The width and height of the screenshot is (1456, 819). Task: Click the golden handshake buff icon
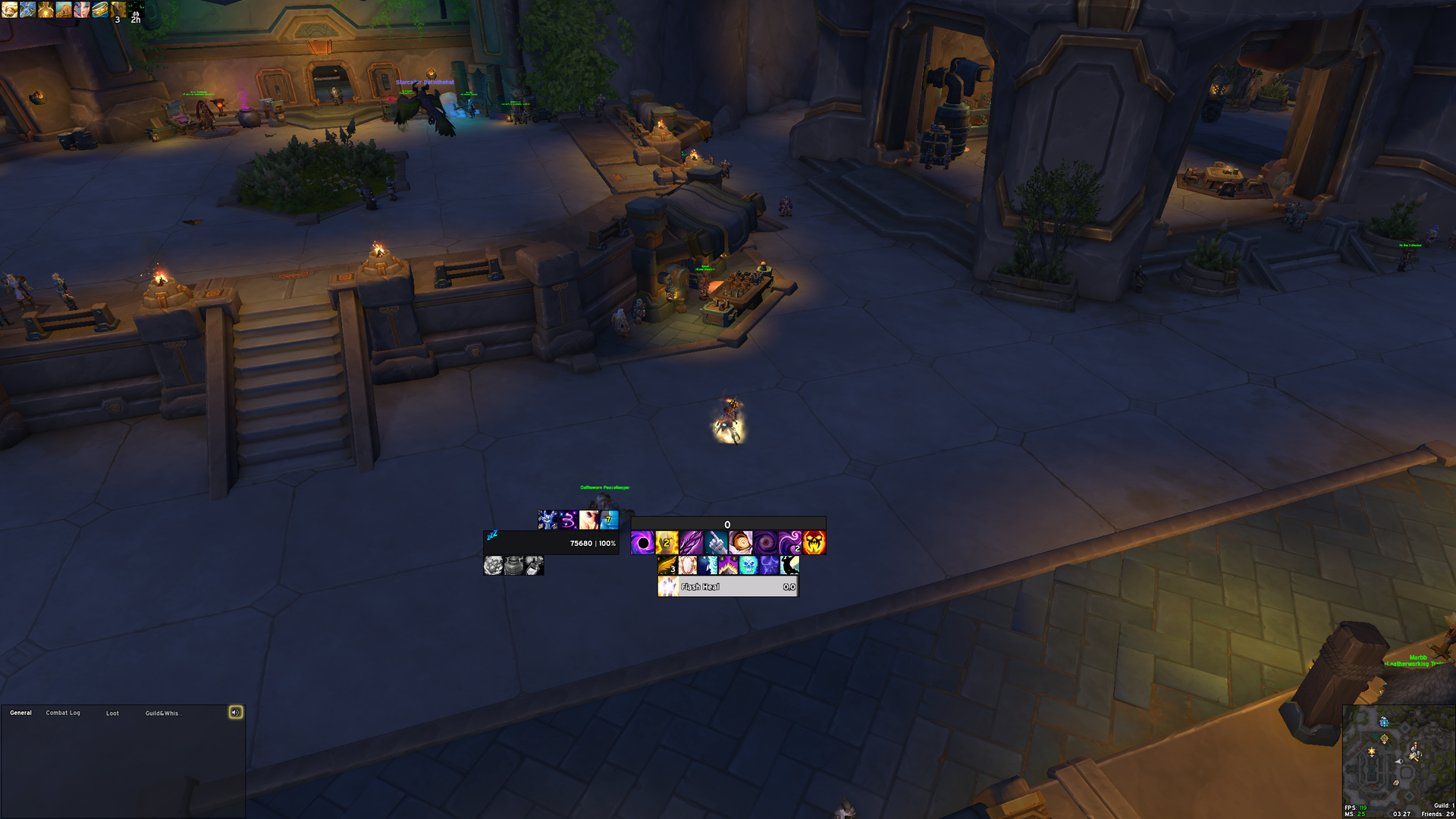pos(9,9)
